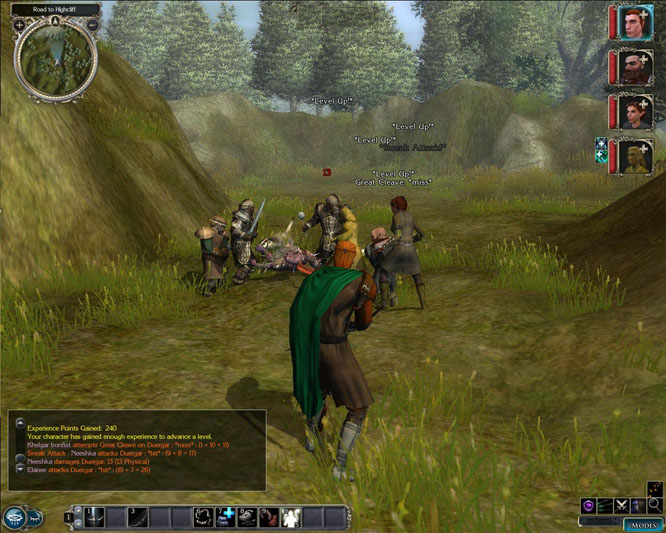Viewport: 666px width, 533px height.
Task: Use hotbar slot one helmet item
Action: coord(95,516)
